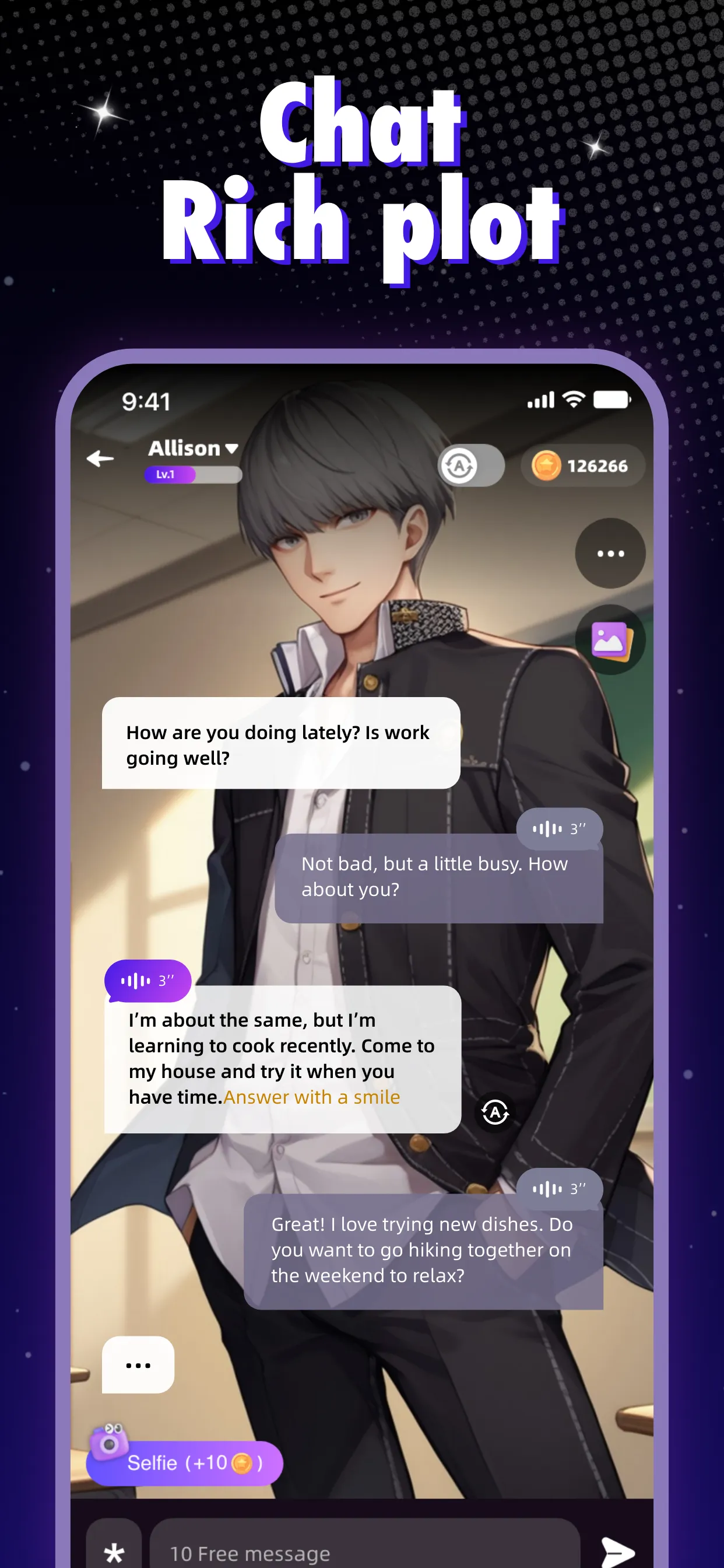Request a Selfie for +10 coins

pos(185,1462)
